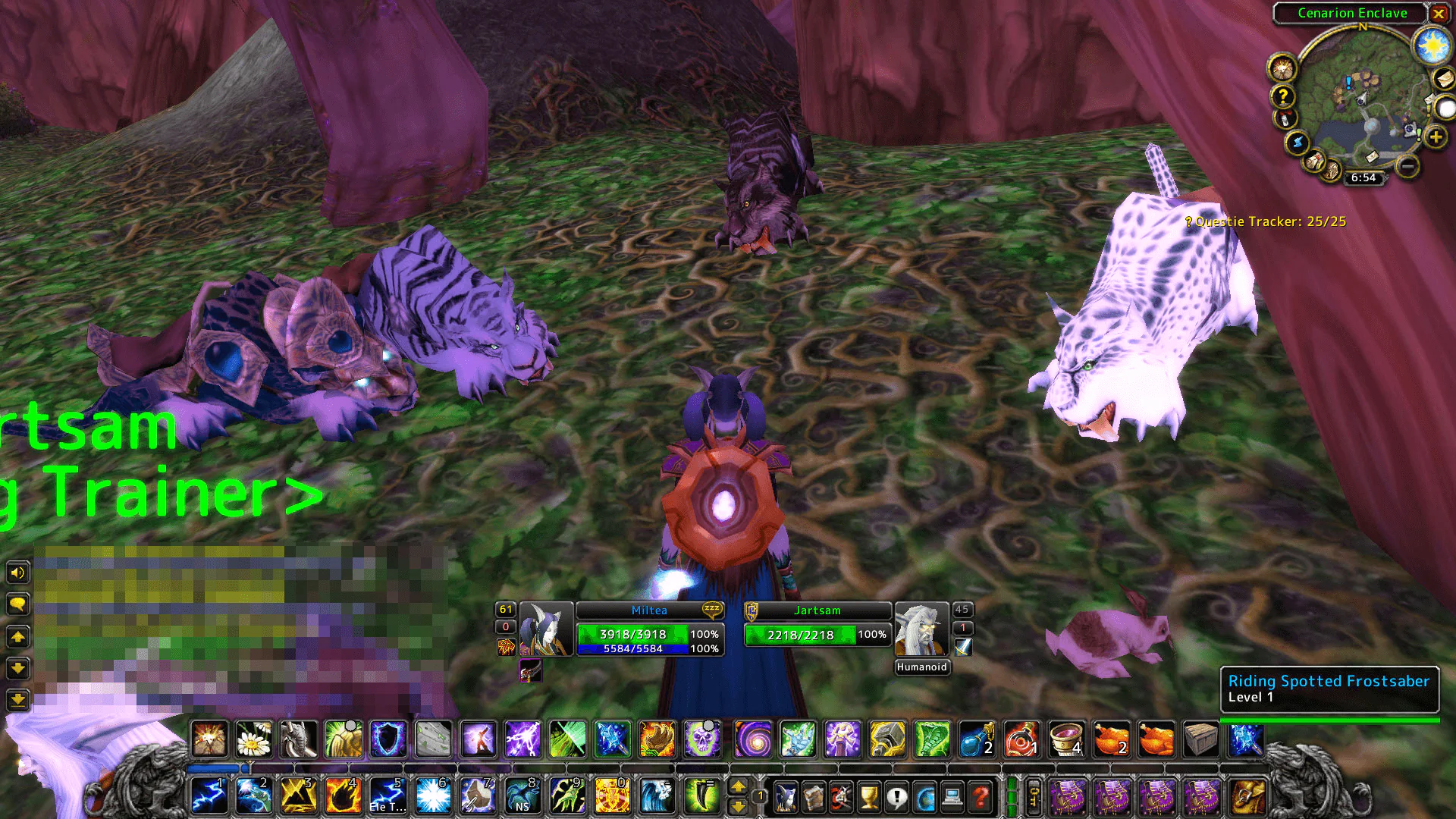Activate the purple swirl portal ability
Image resolution: width=1456 pixels, height=819 pixels.
(753, 739)
